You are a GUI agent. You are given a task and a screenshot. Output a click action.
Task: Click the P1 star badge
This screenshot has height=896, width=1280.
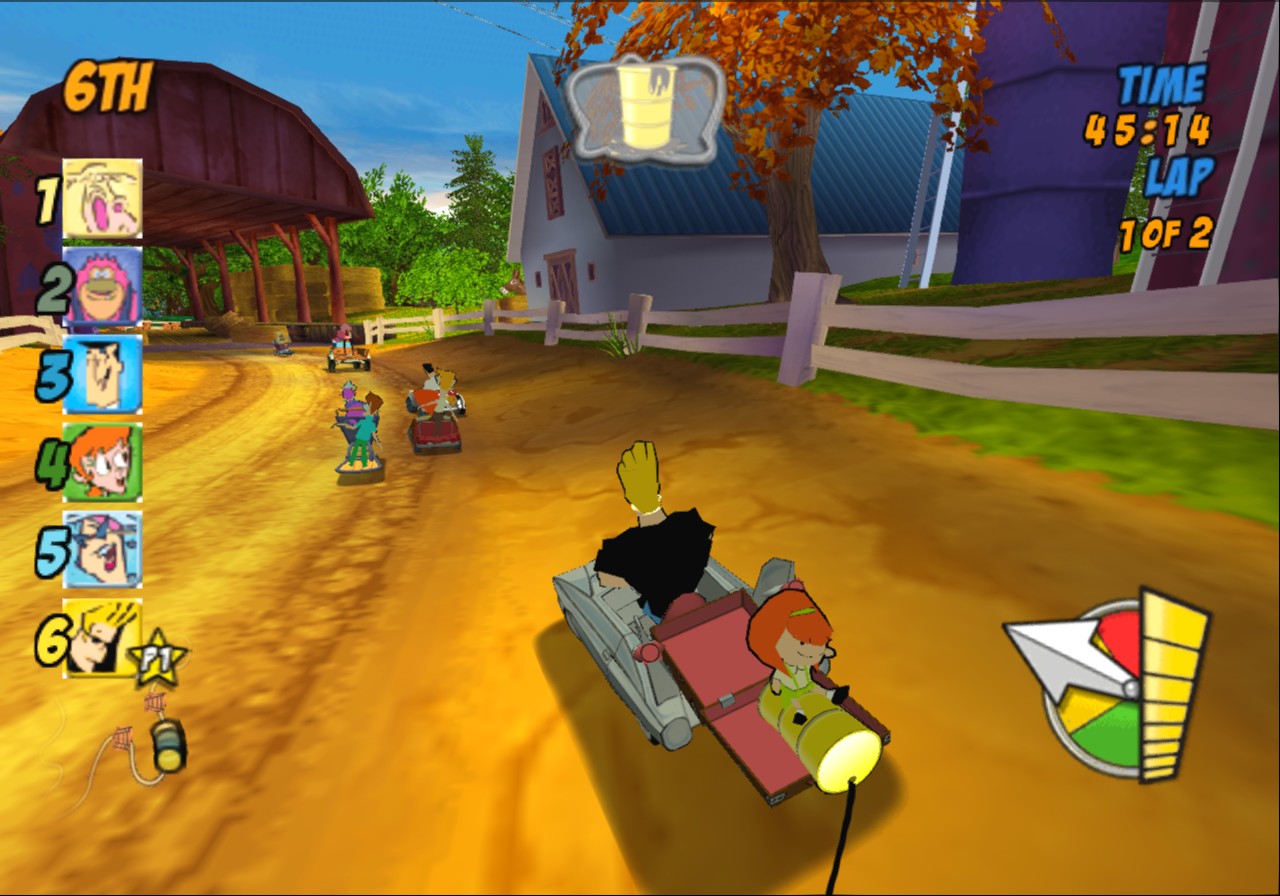pos(158,657)
